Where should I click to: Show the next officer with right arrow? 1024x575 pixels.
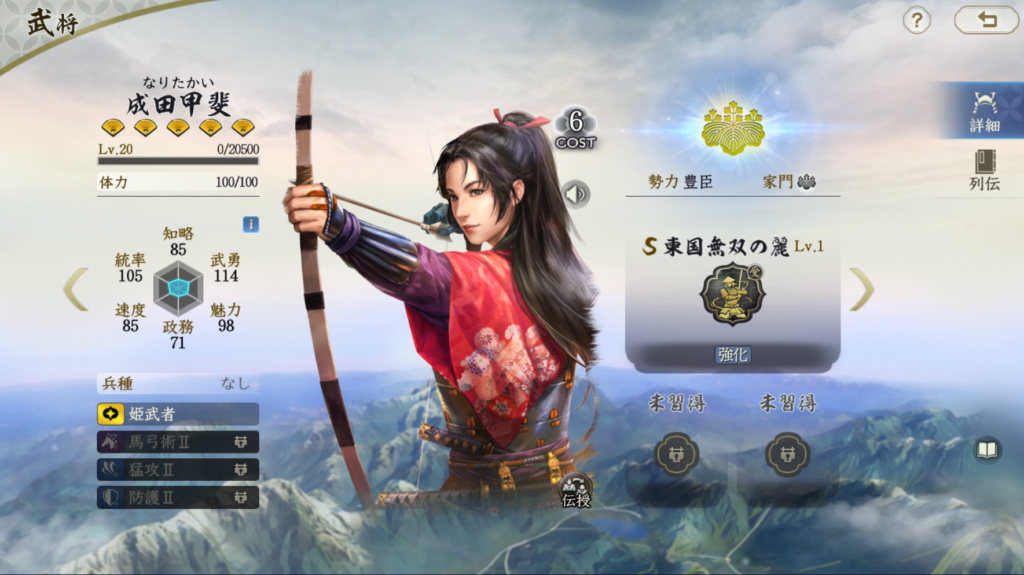[861, 289]
